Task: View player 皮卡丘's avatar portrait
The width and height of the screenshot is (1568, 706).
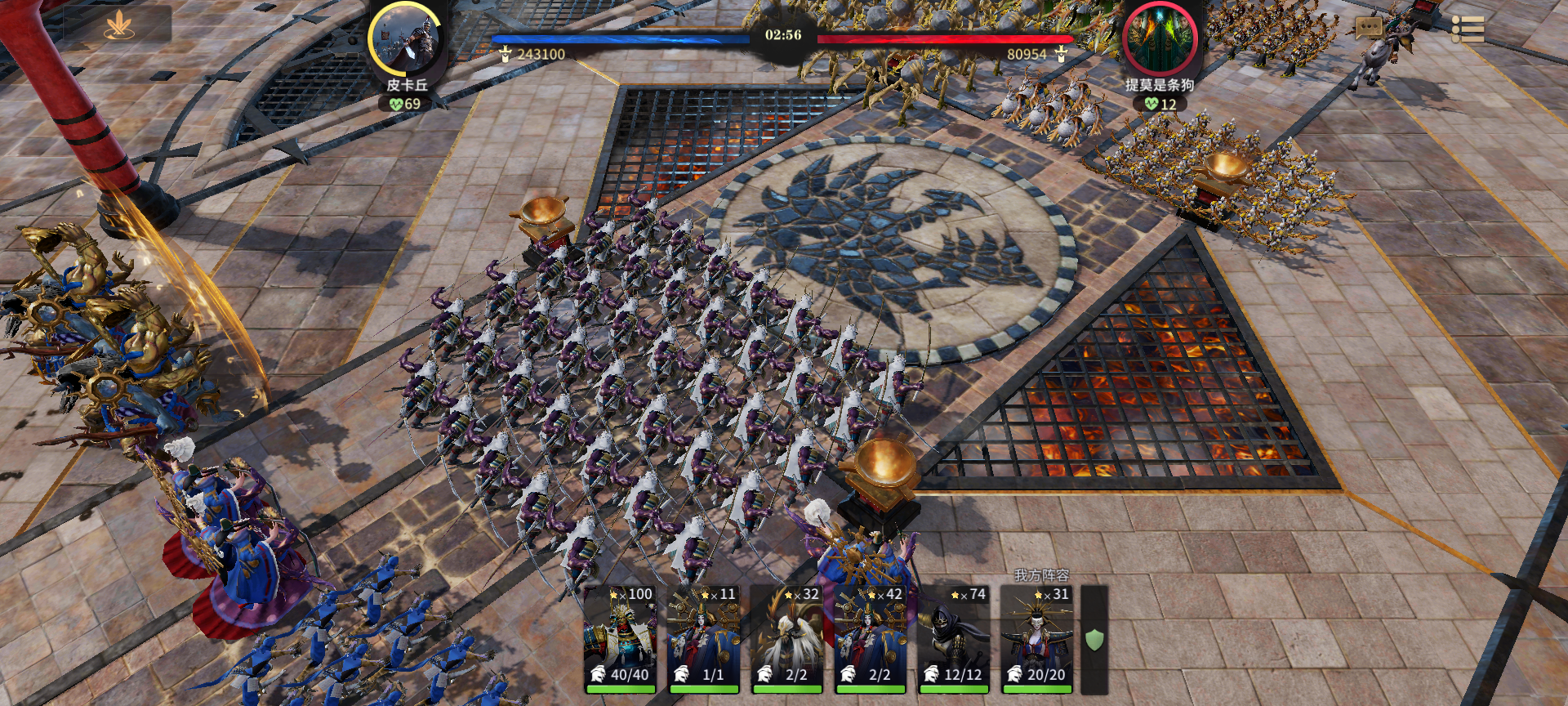Action: point(405,39)
